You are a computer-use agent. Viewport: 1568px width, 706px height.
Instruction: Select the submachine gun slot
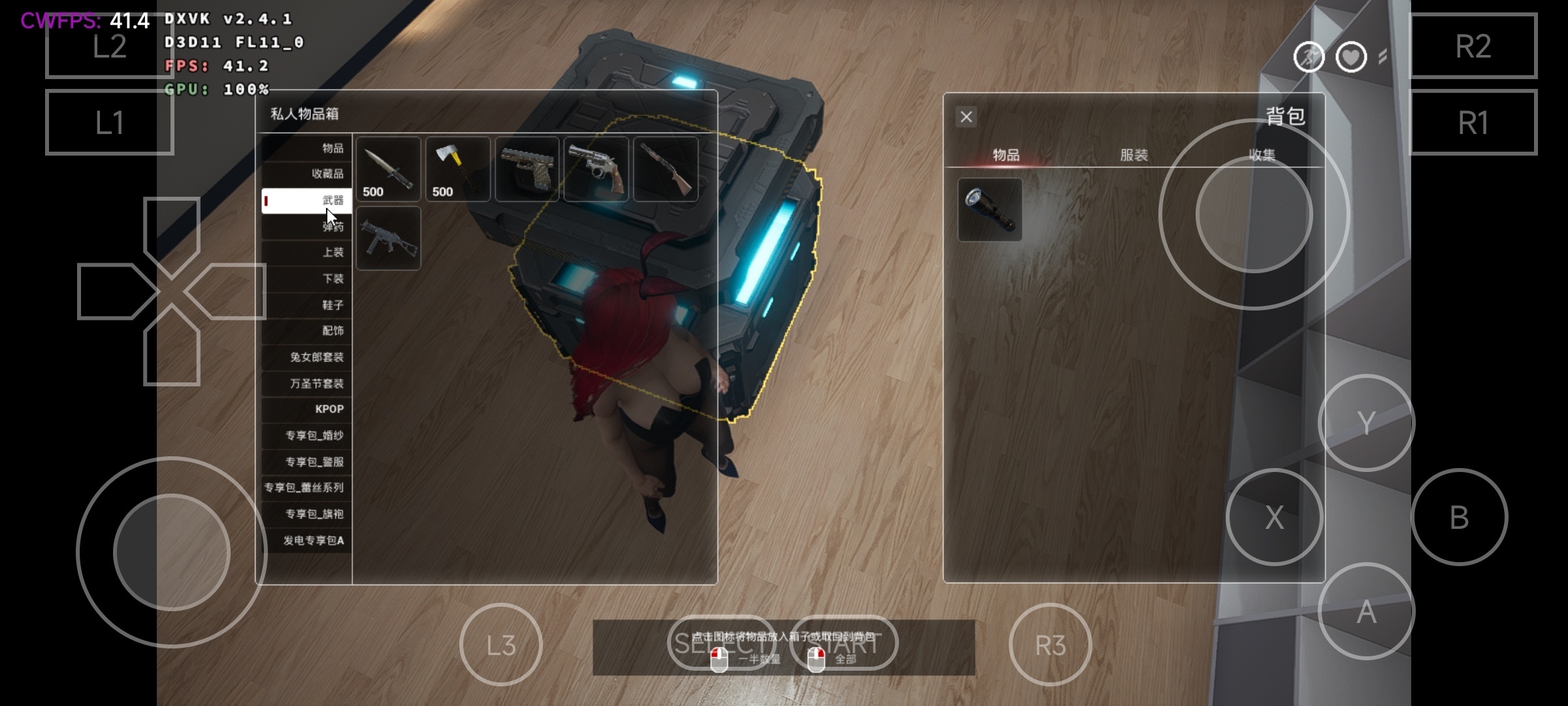coord(389,239)
